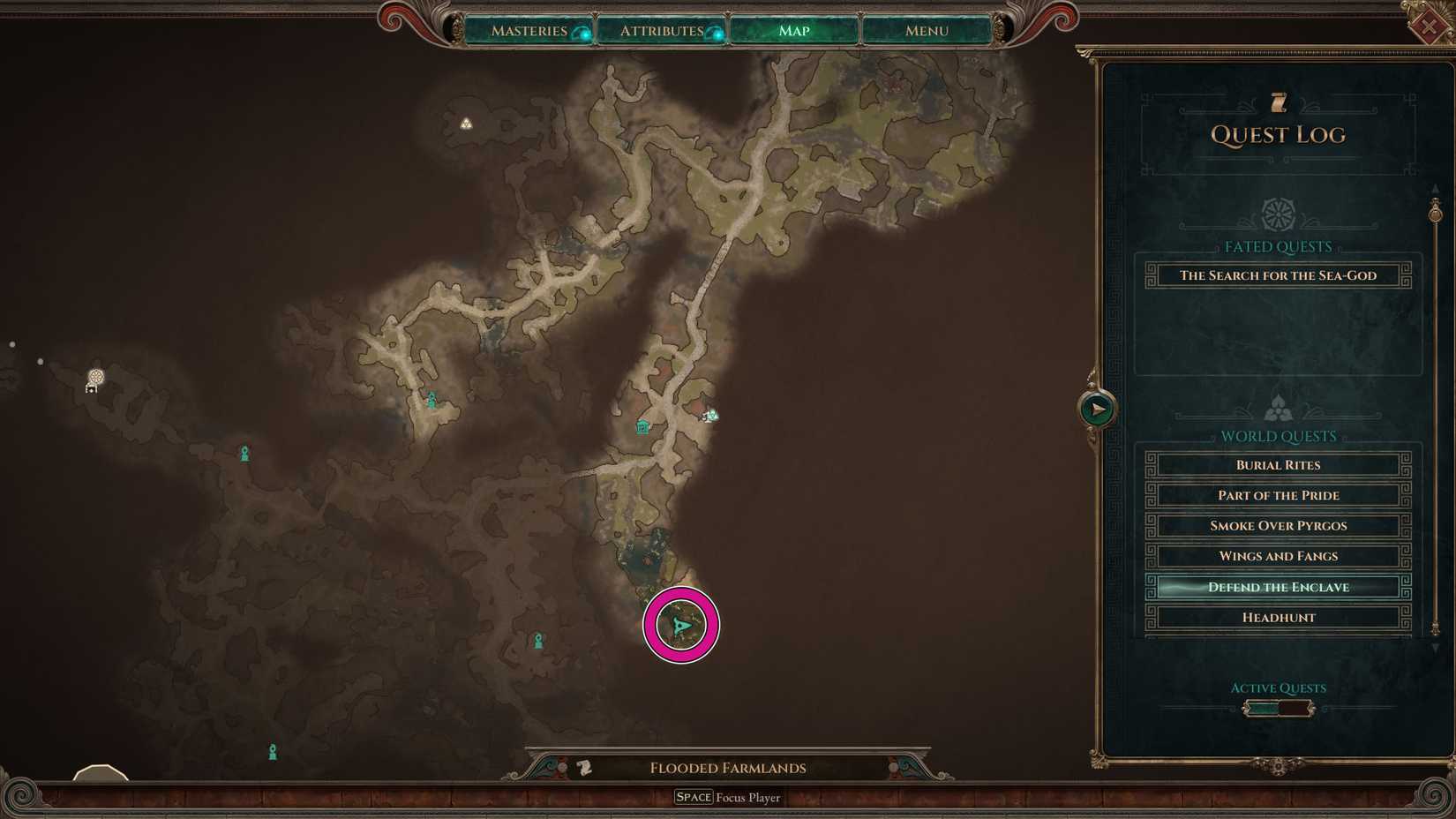This screenshot has height=819, width=1456.
Task: Switch to the Masteries tab
Action: (529, 30)
